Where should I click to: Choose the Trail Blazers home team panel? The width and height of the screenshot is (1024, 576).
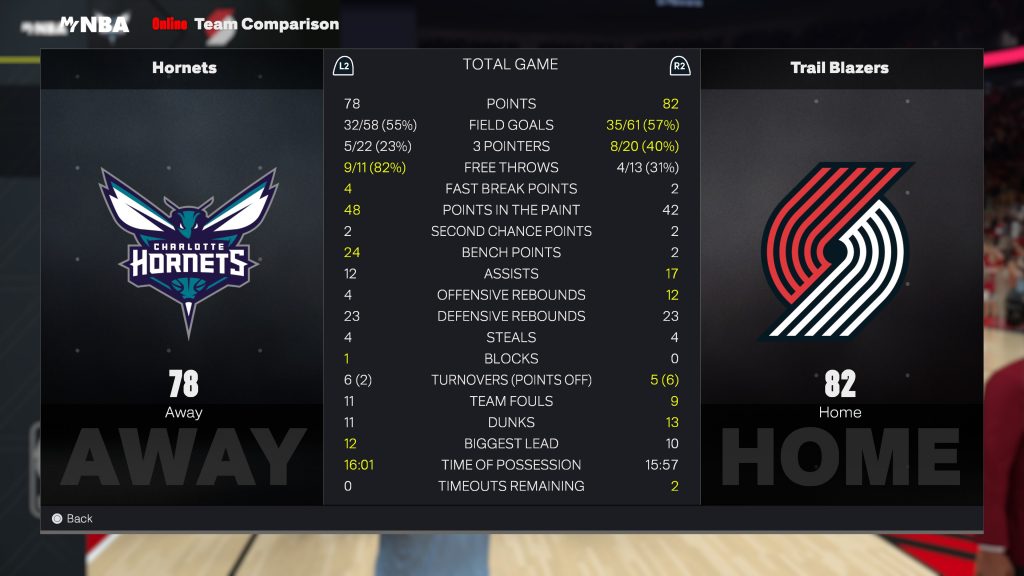[840, 270]
